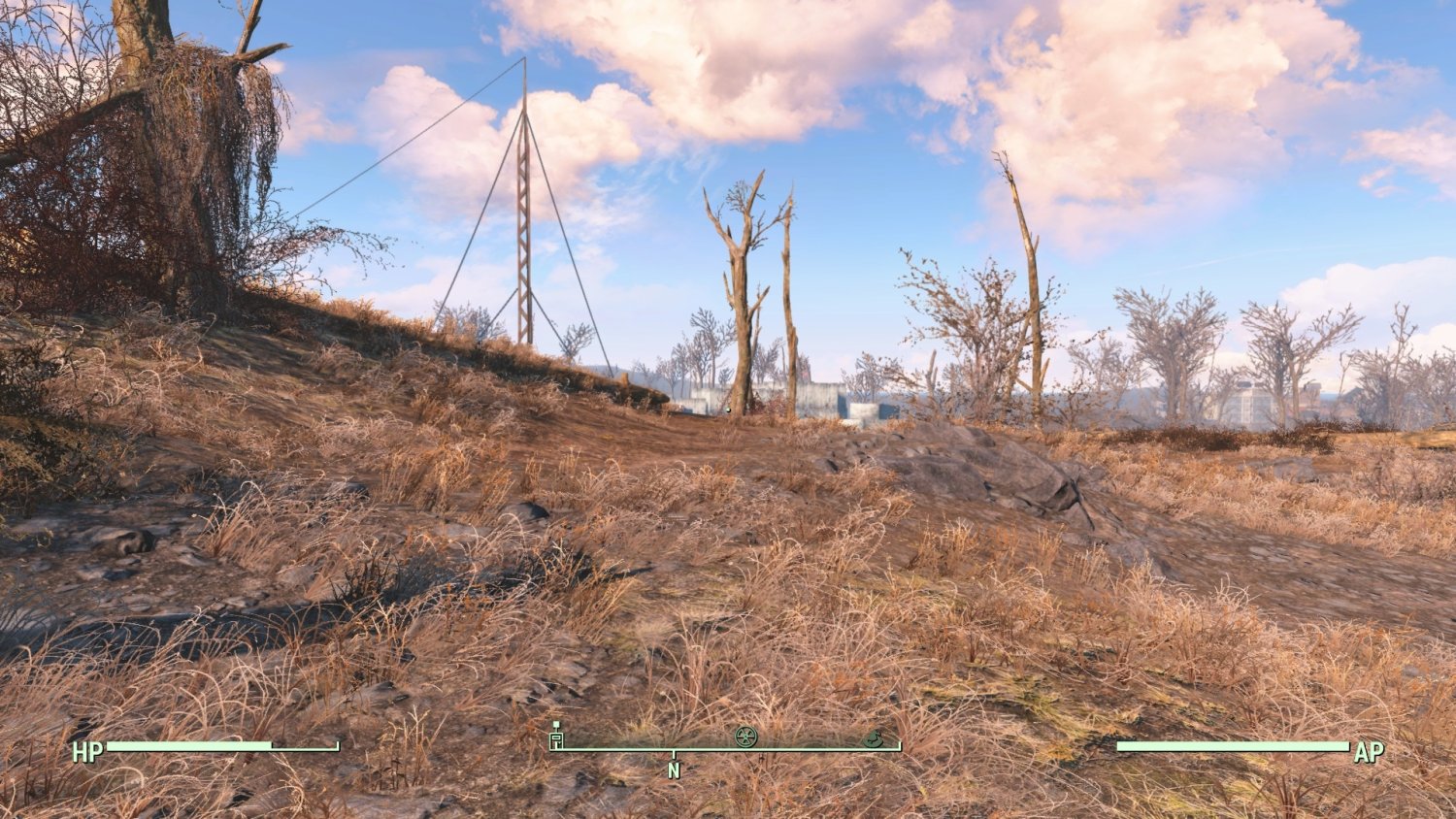Image resolution: width=1456 pixels, height=819 pixels.
Task: Click the HP label at the bottom left
Action: point(87,751)
